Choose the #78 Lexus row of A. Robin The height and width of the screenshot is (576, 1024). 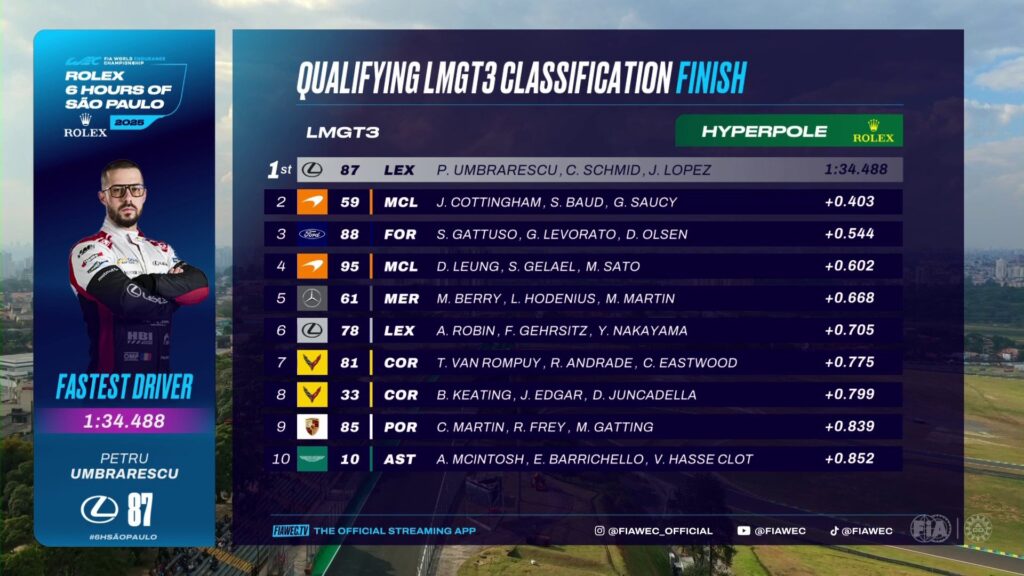(585, 330)
